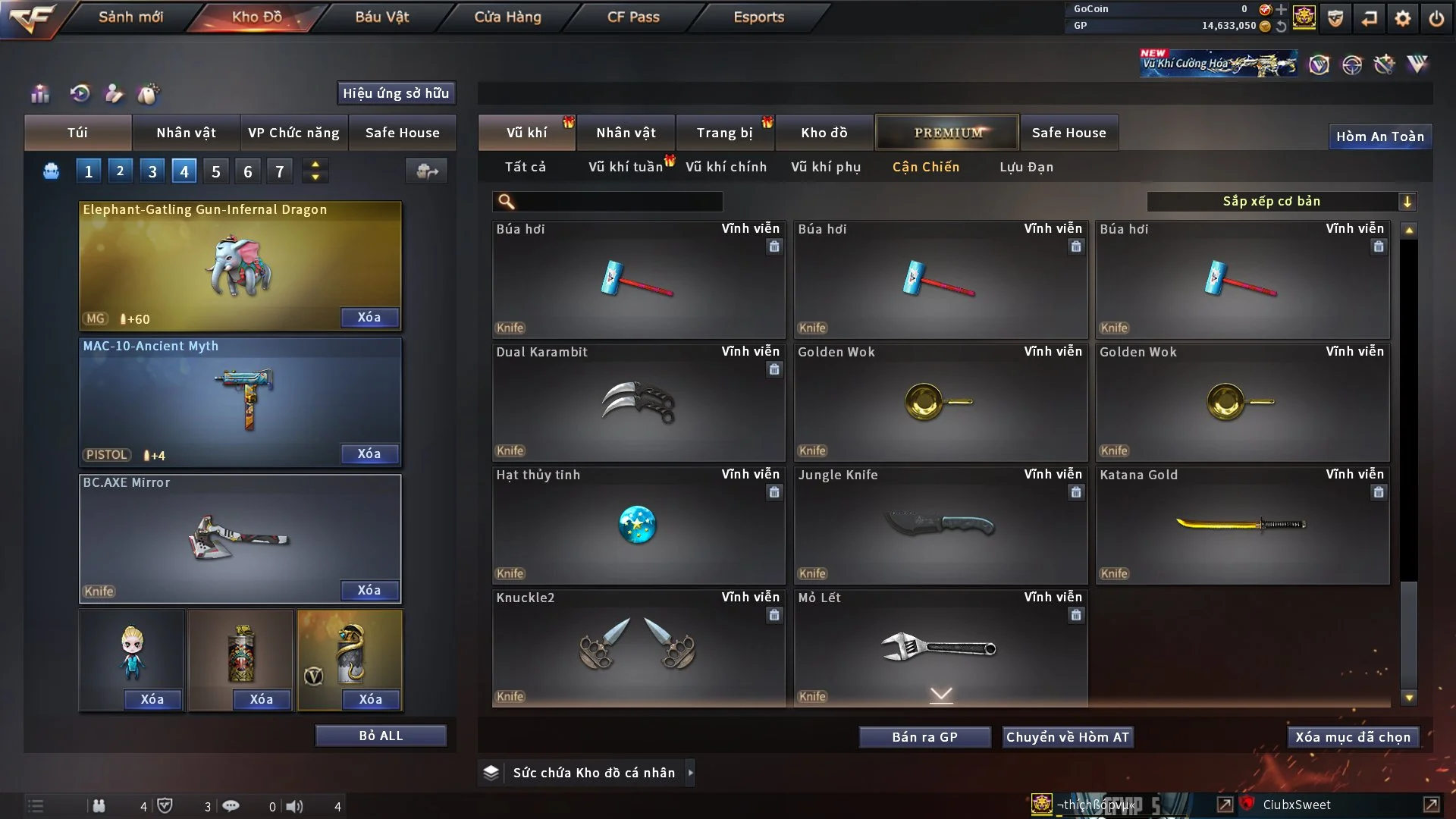
Task: Filter by Vũ khí chính weapons
Action: tap(726, 167)
